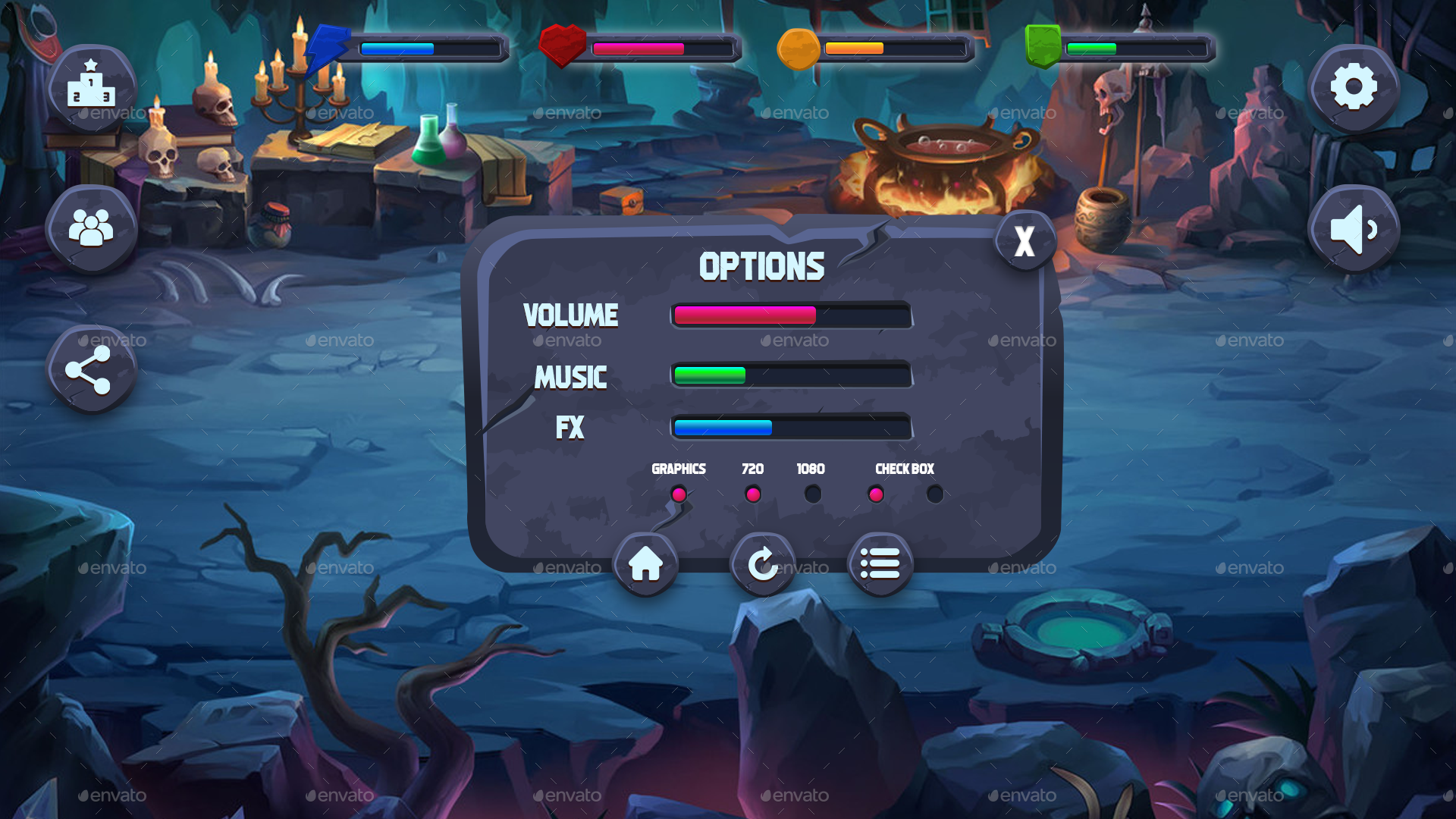Open the list menu icon beside restart
The width and height of the screenshot is (1456, 819).
pyautogui.click(x=879, y=564)
